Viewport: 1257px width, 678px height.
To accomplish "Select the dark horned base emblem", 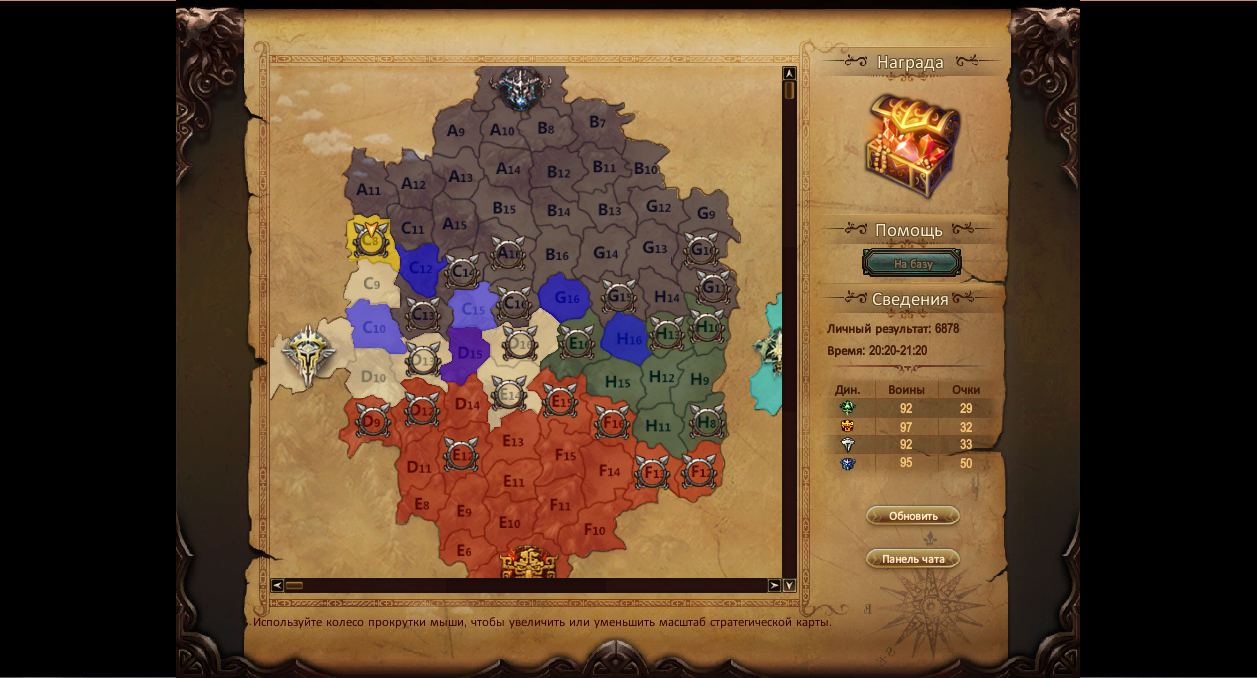I will point(519,88).
